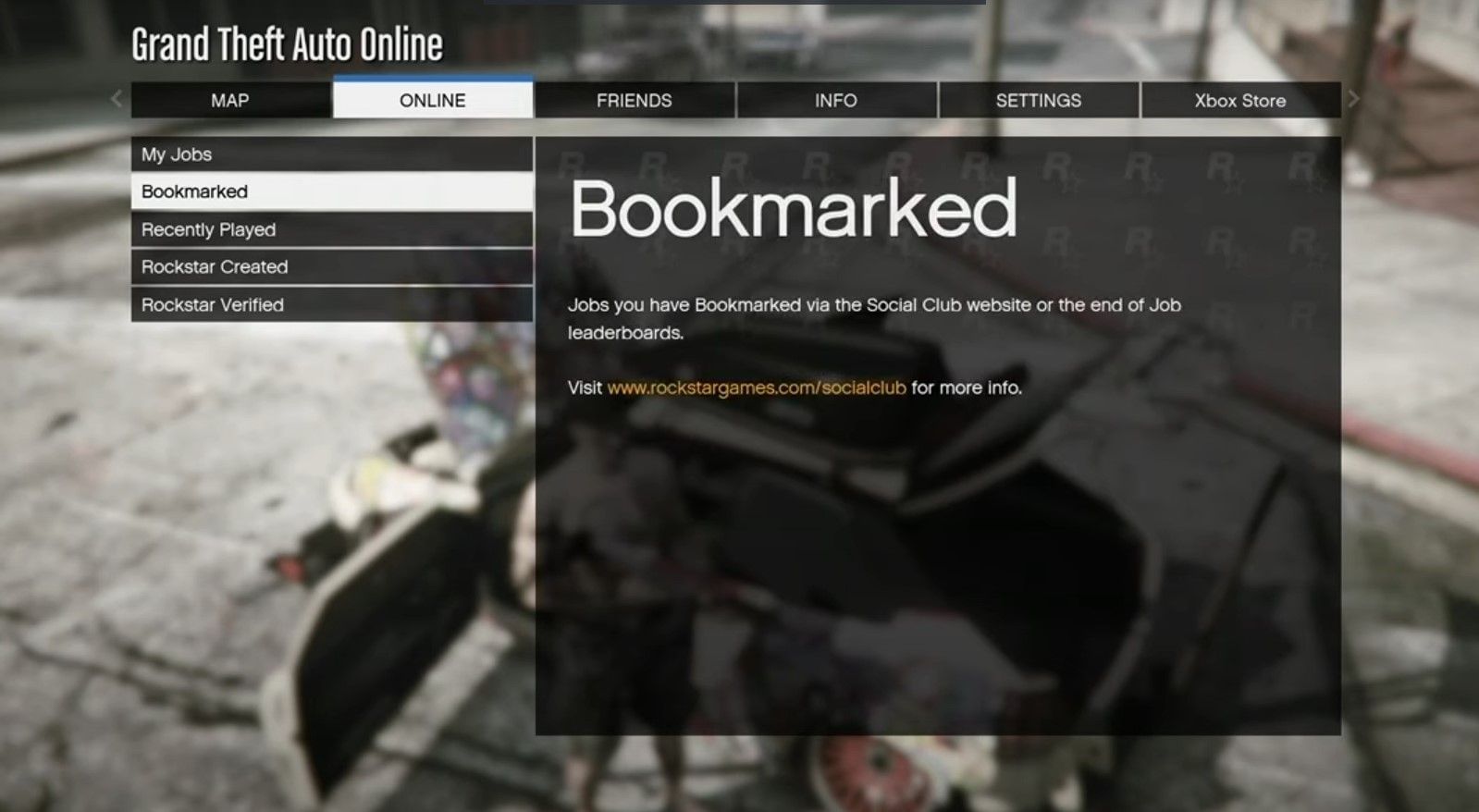This screenshot has height=812, width=1479.
Task: Click the right navigation arrow
Action: click(1352, 100)
